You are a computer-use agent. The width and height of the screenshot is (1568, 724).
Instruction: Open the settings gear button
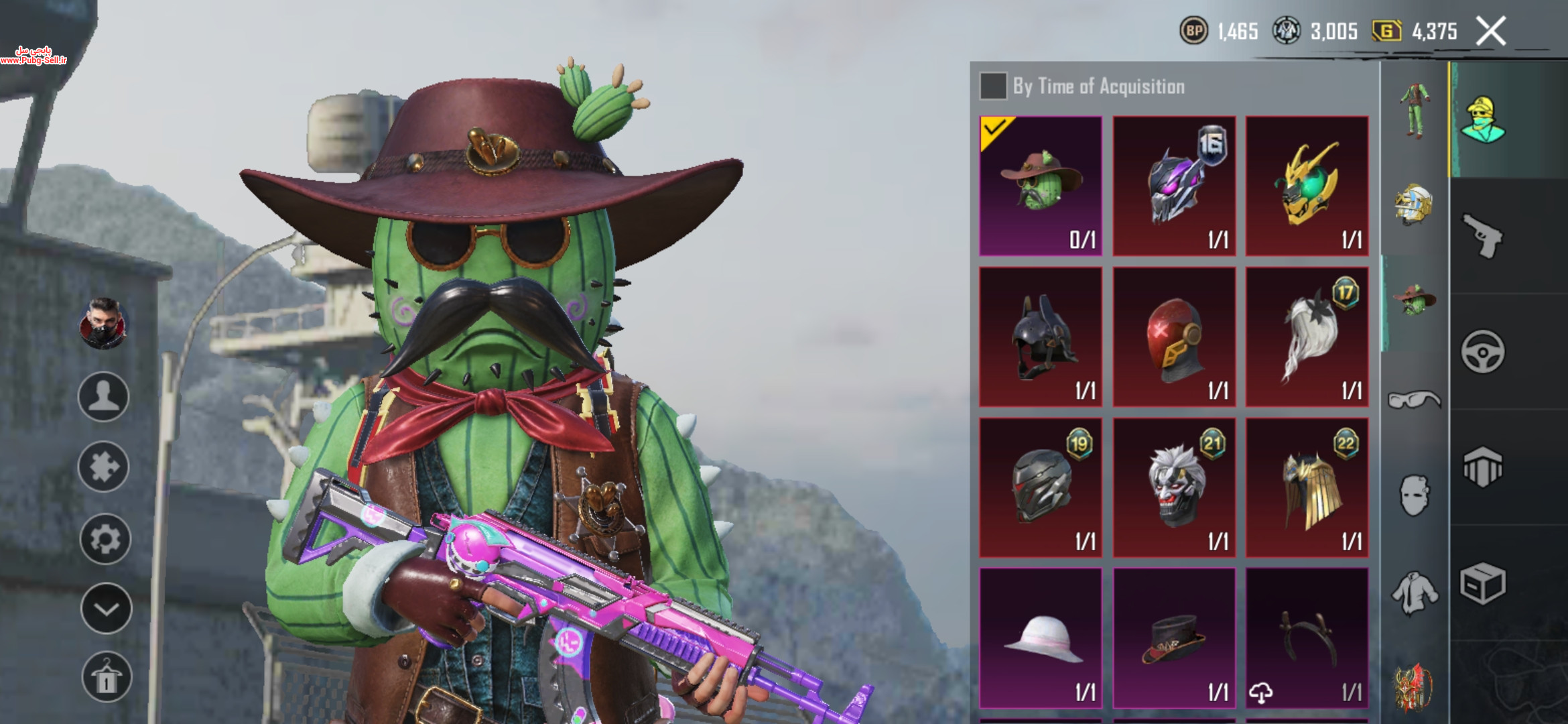click(x=105, y=538)
